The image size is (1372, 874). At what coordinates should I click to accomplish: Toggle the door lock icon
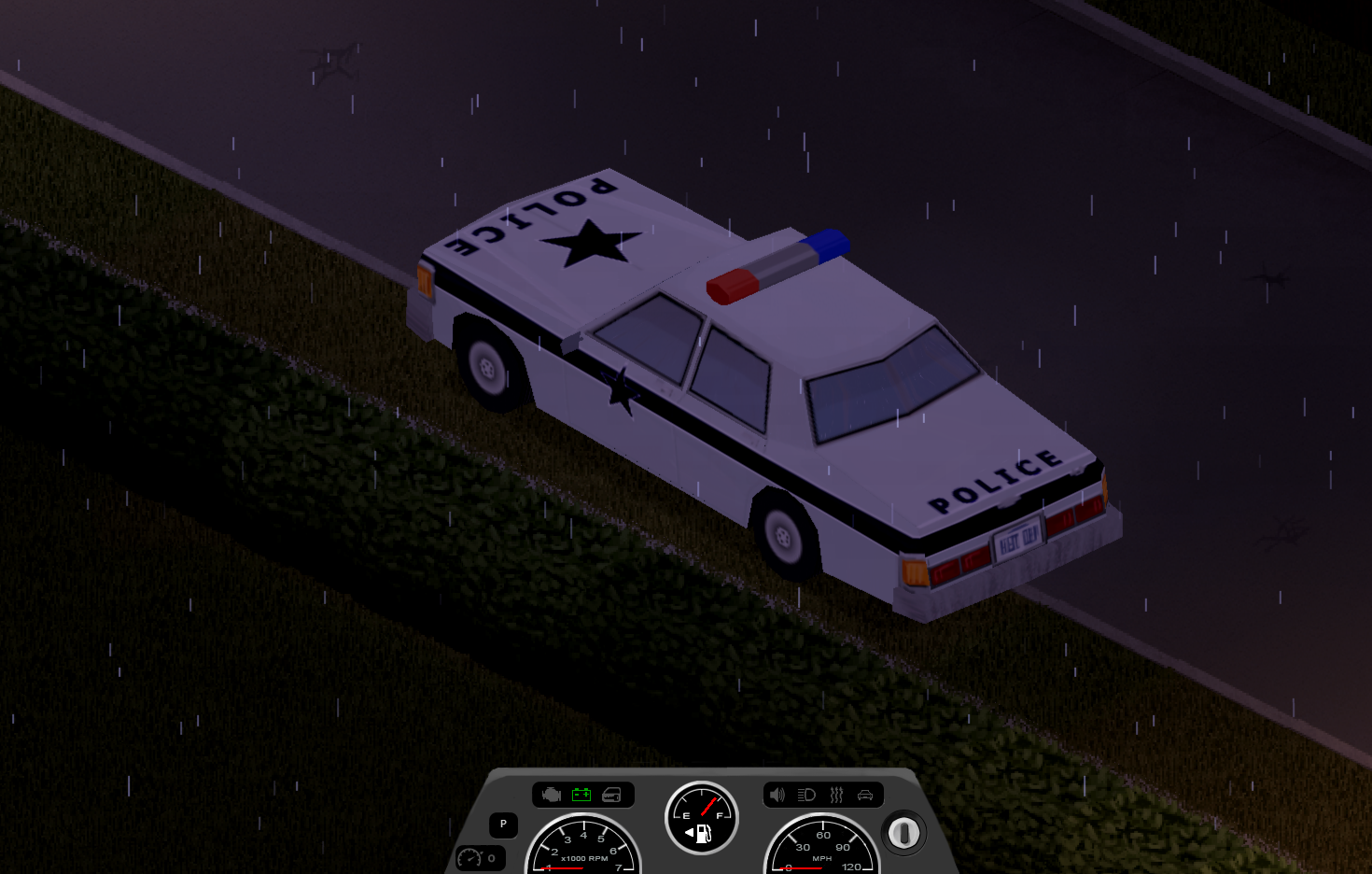pyautogui.click(x=611, y=795)
